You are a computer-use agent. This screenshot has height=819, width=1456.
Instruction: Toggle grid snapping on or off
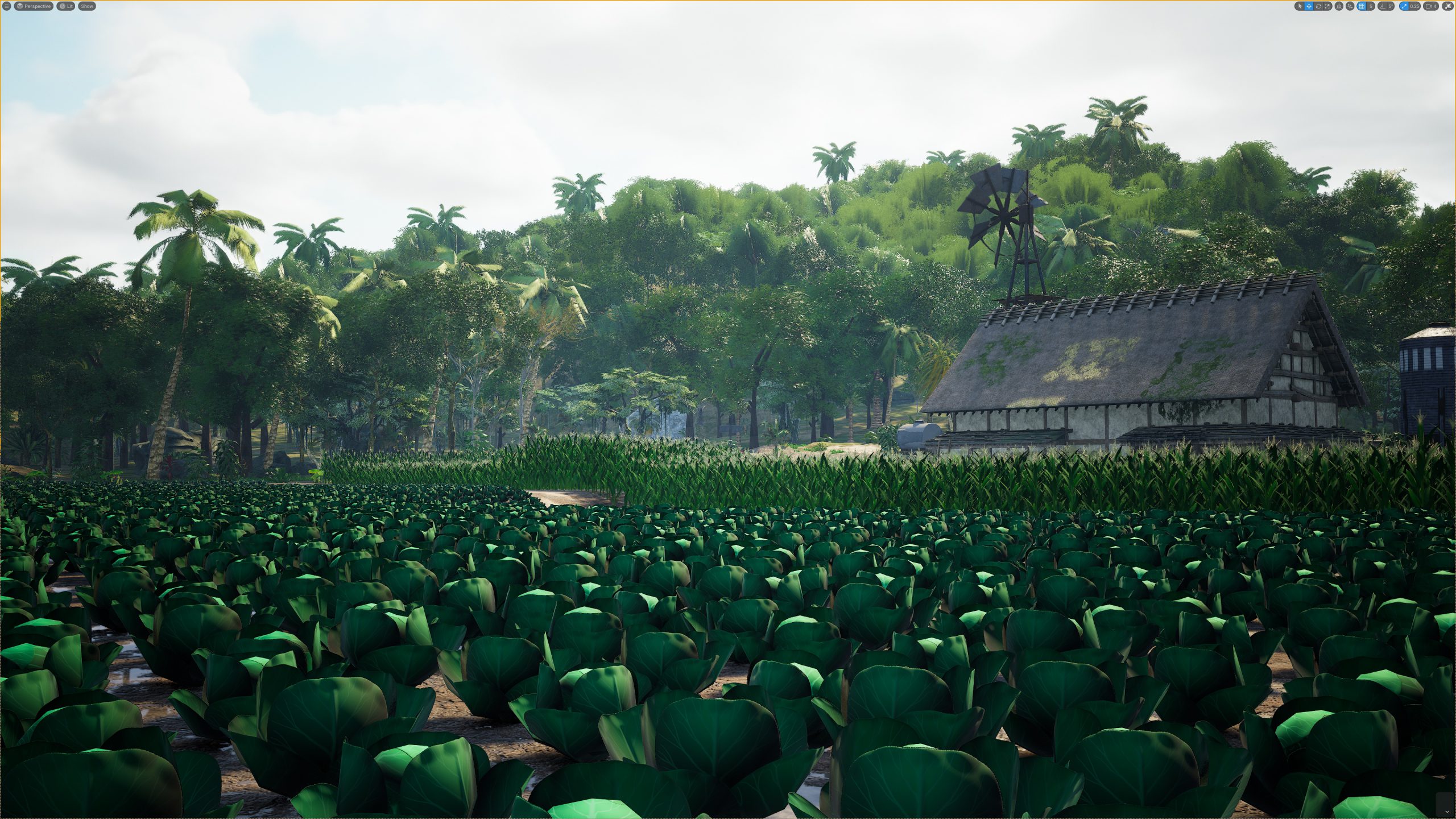[x=1362, y=6]
